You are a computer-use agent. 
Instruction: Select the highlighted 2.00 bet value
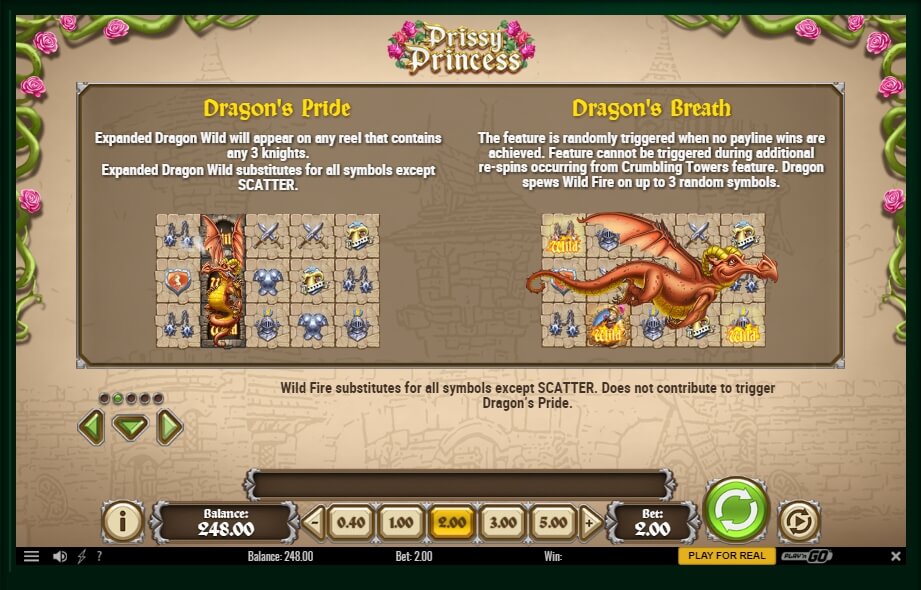tap(451, 522)
